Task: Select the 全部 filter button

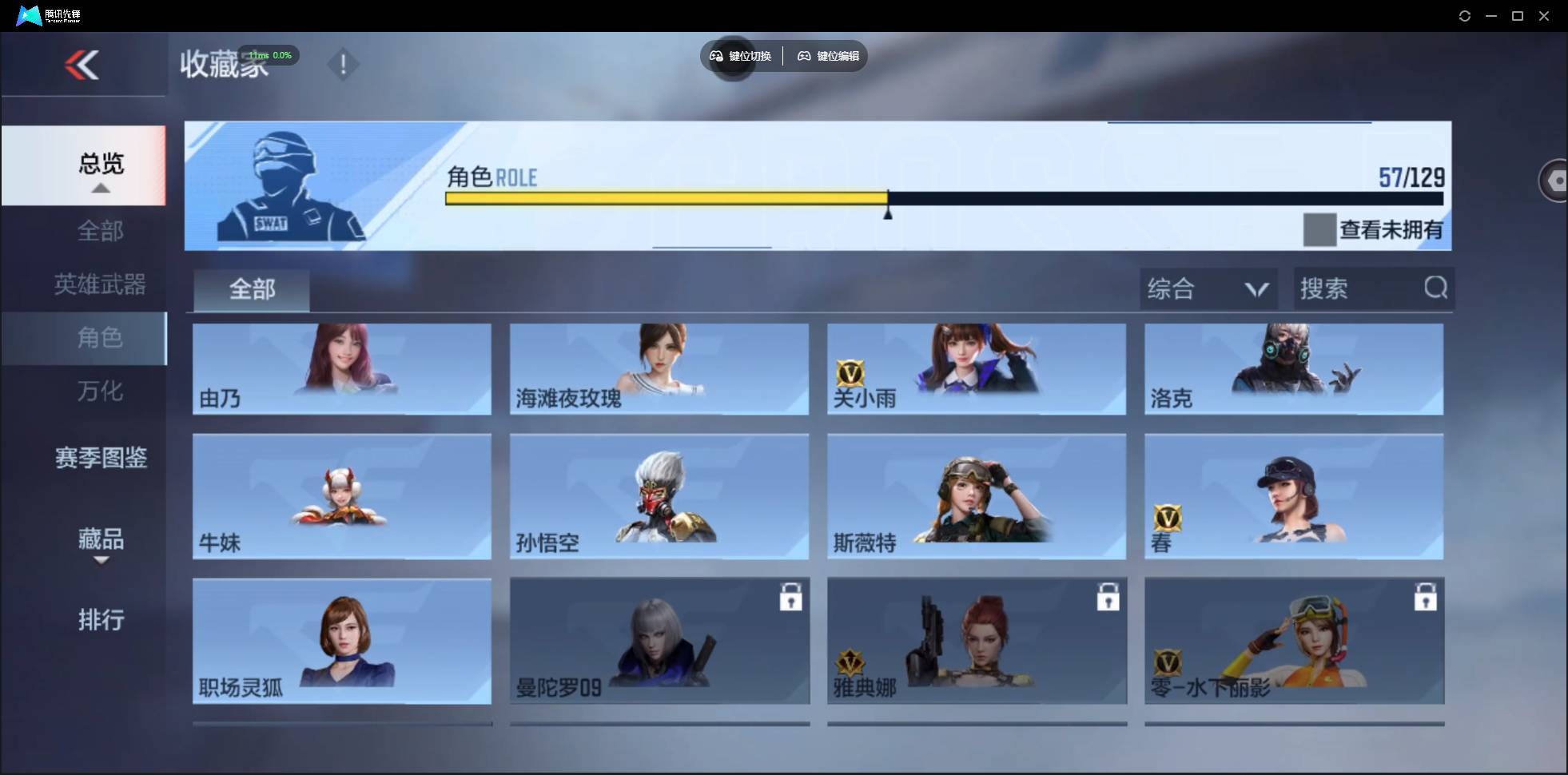Action: pos(251,289)
